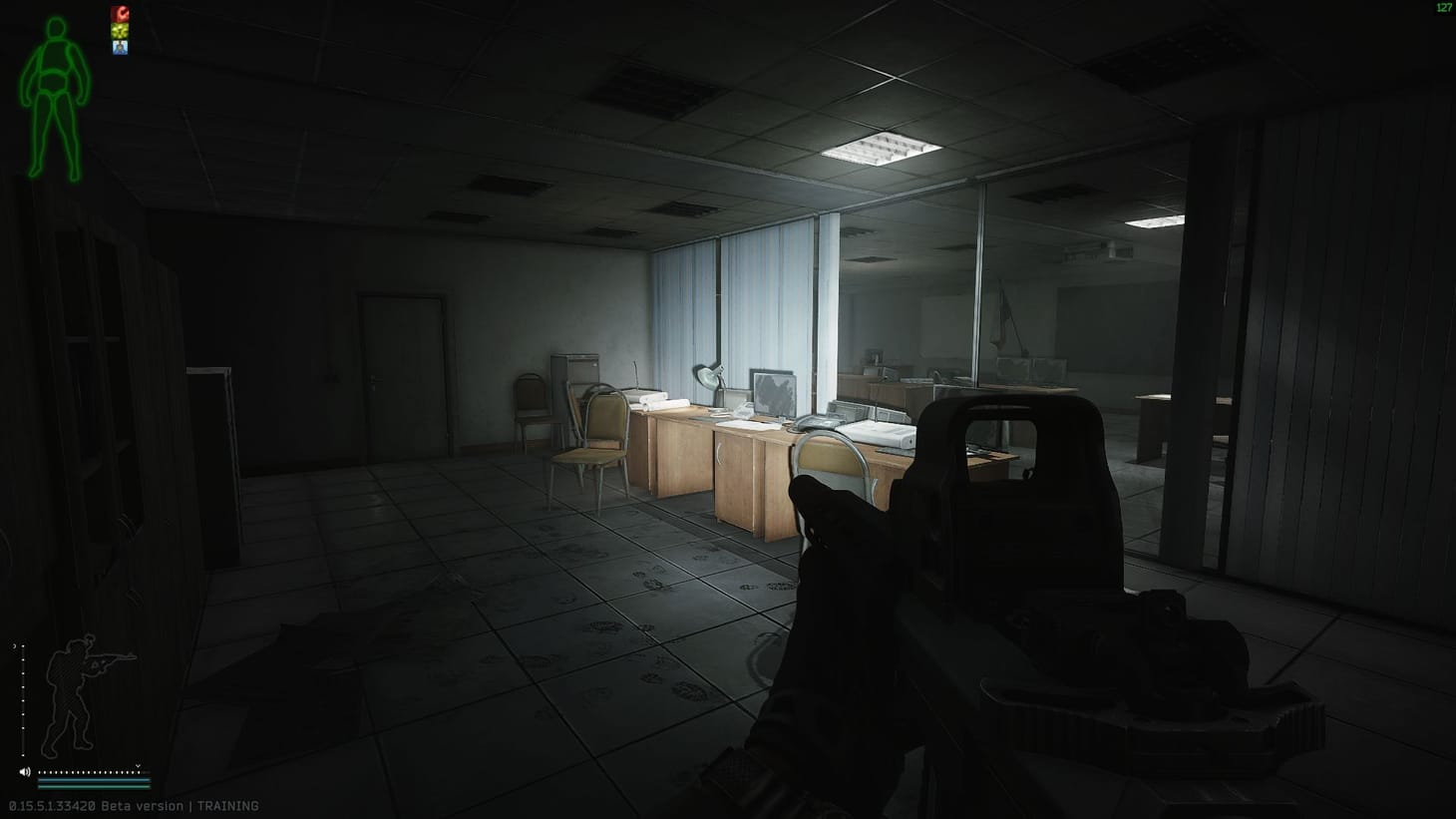This screenshot has width=1456, height=819.
Task: Click the computer monitor on the desk
Action: click(773, 393)
